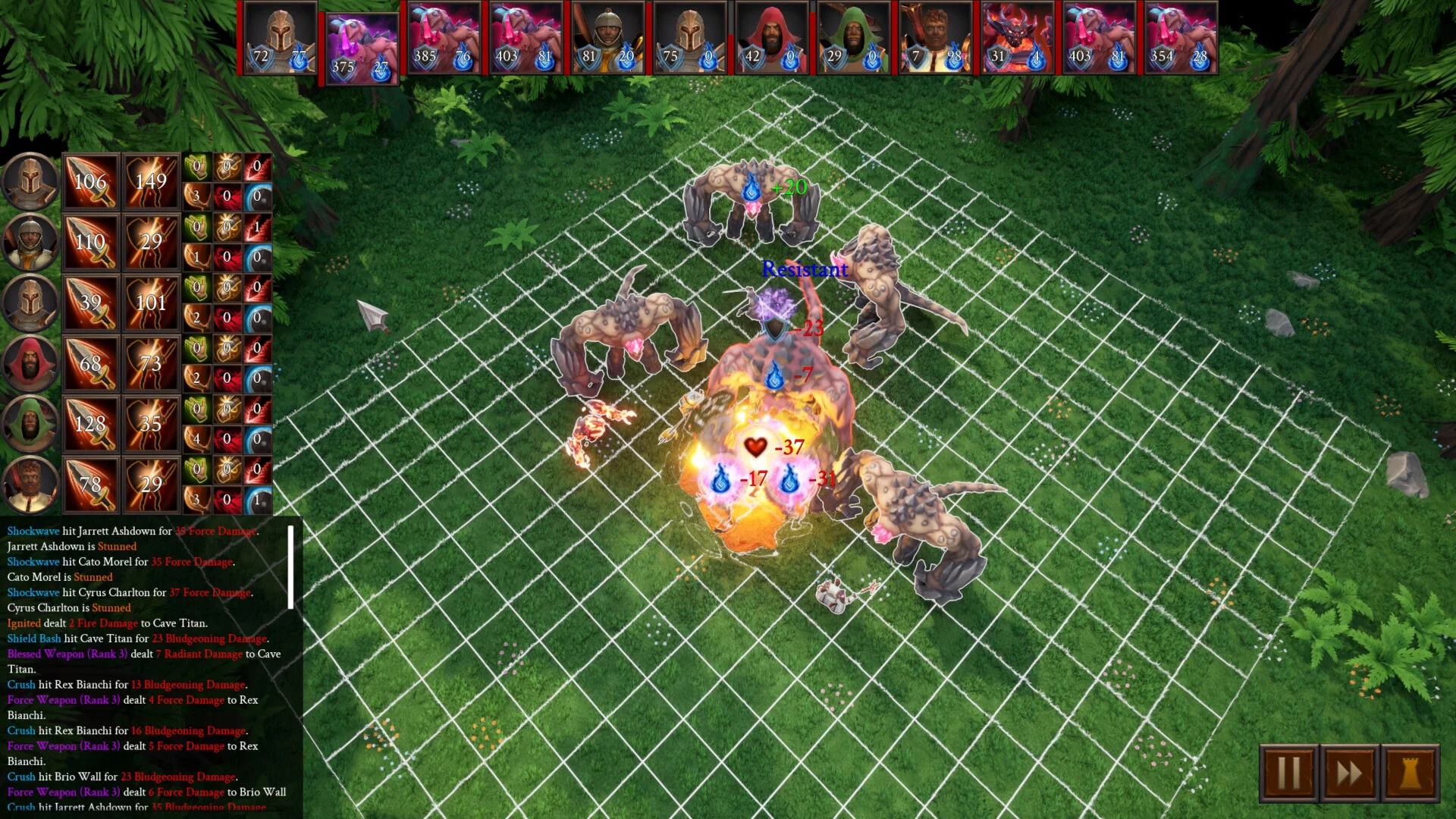1456x819 pixels.
Task: Pause the battle playback
Action: [x=1288, y=773]
